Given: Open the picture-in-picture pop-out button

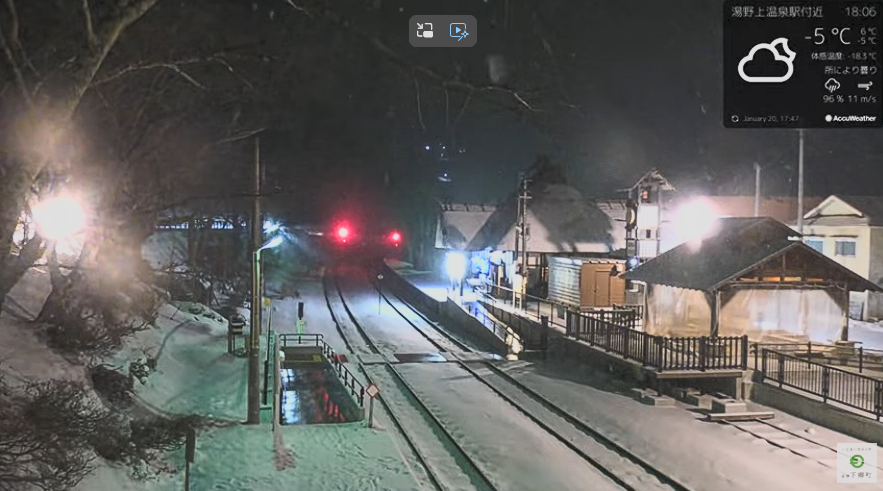Looking at the screenshot, I should coord(426,31).
